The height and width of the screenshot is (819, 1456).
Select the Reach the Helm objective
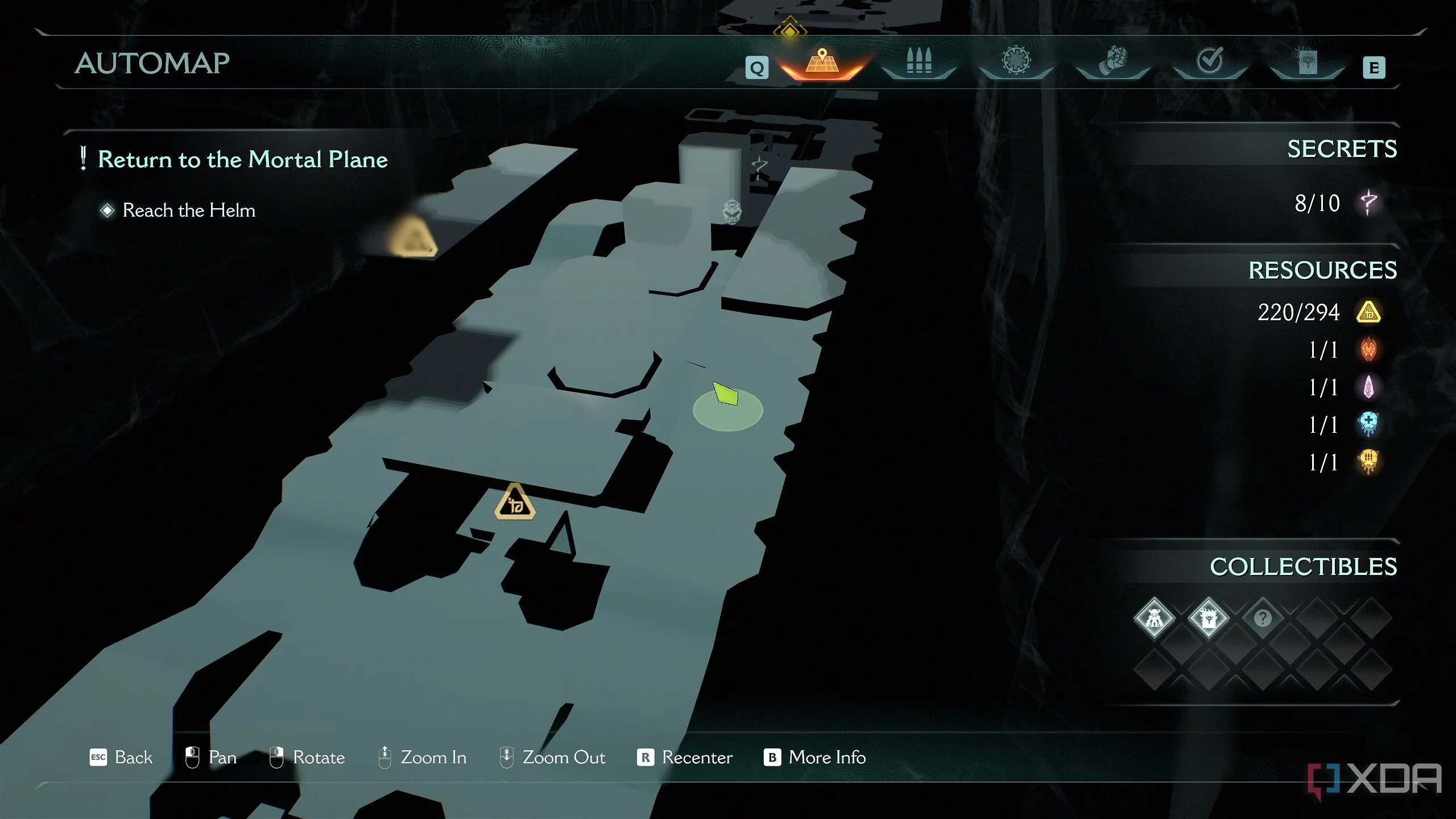tap(189, 210)
